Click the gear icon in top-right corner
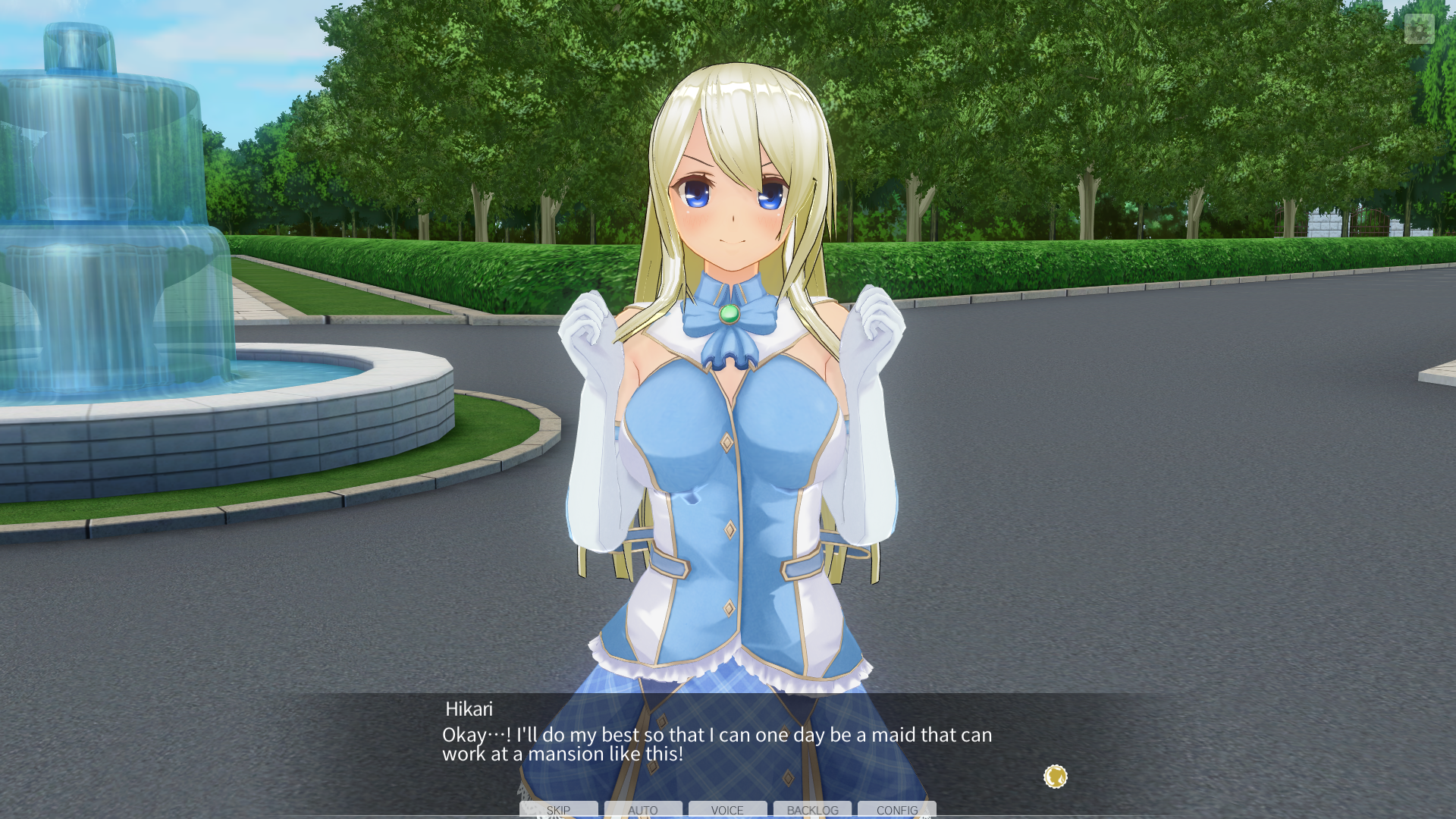The width and height of the screenshot is (1456, 819). (1419, 30)
